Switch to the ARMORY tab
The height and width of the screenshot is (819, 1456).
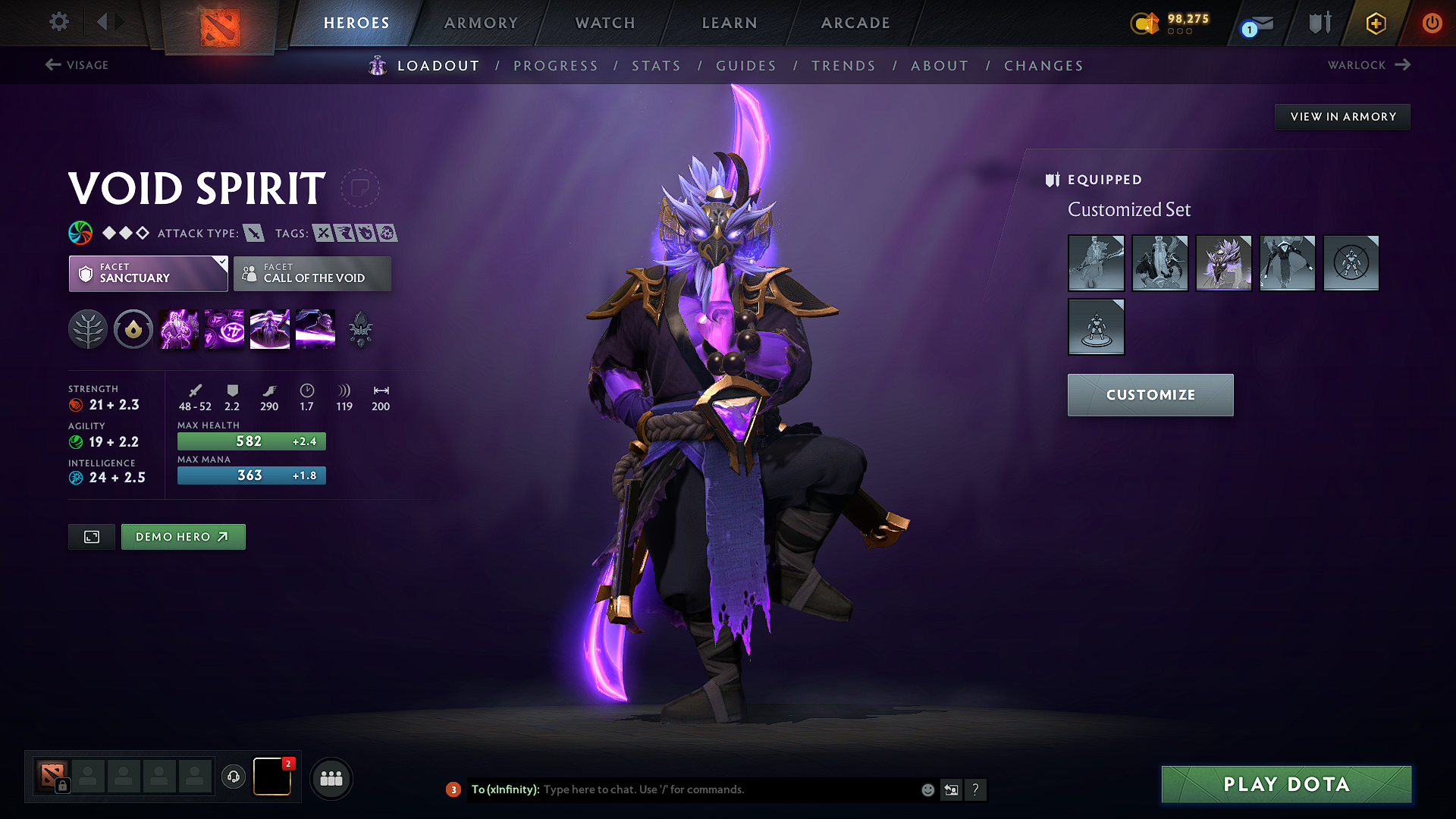481,23
